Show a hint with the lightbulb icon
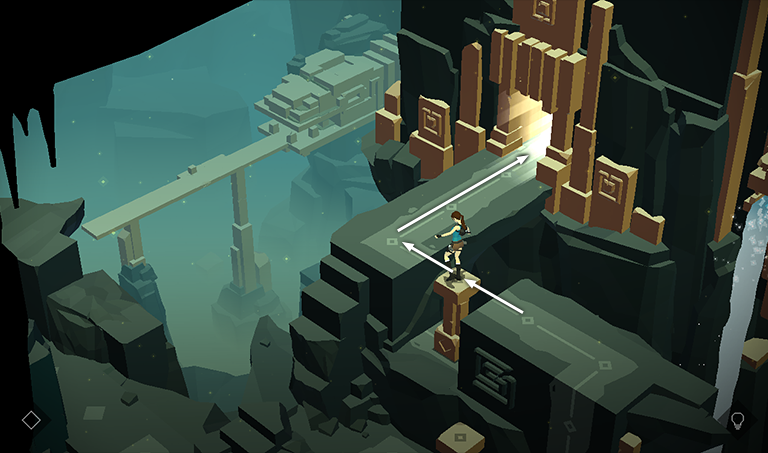The image size is (768, 453). coord(738,420)
